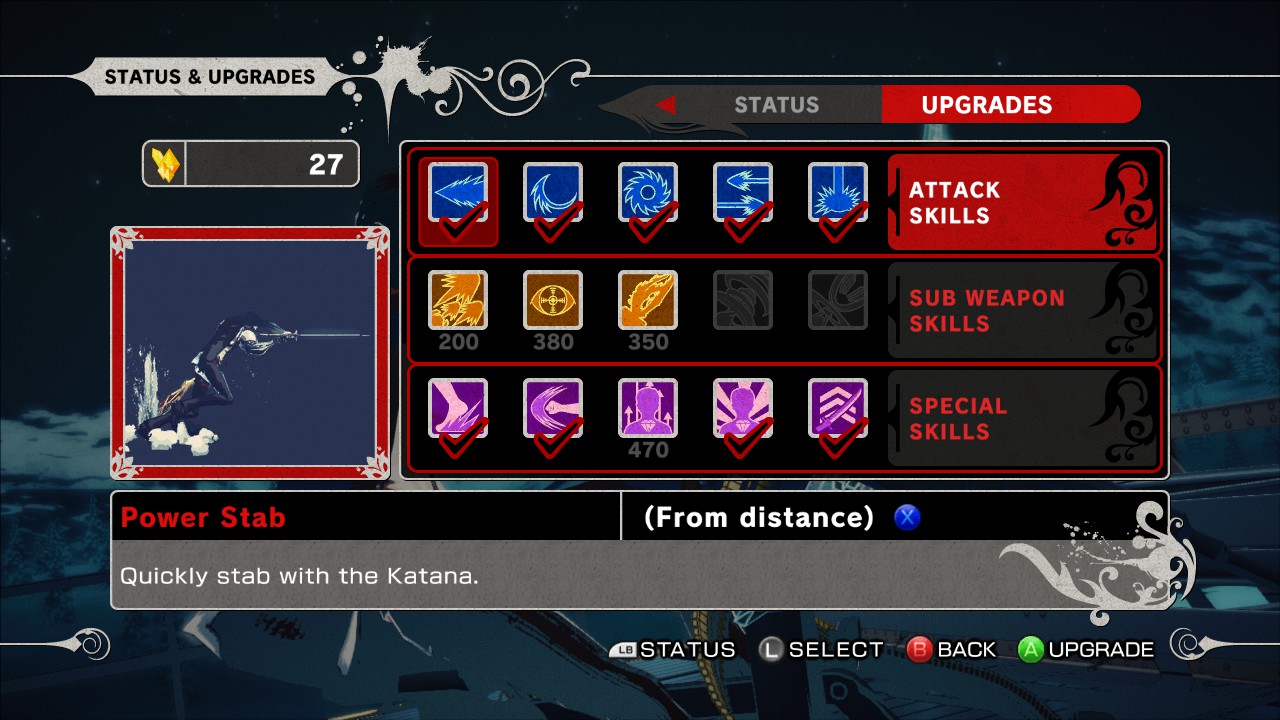Select the purple foot kick skill
1280x720 pixels.
point(458,408)
